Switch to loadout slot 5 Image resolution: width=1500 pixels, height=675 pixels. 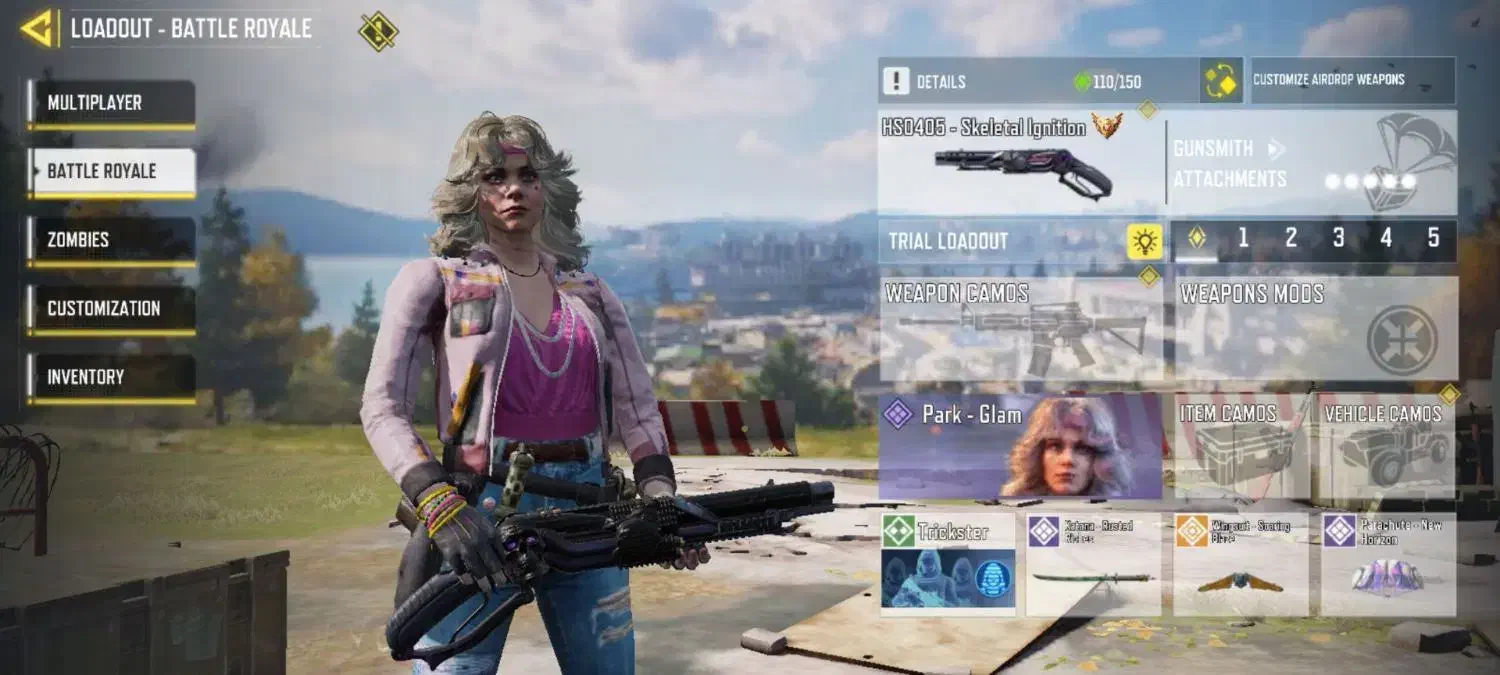click(x=1433, y=239)
